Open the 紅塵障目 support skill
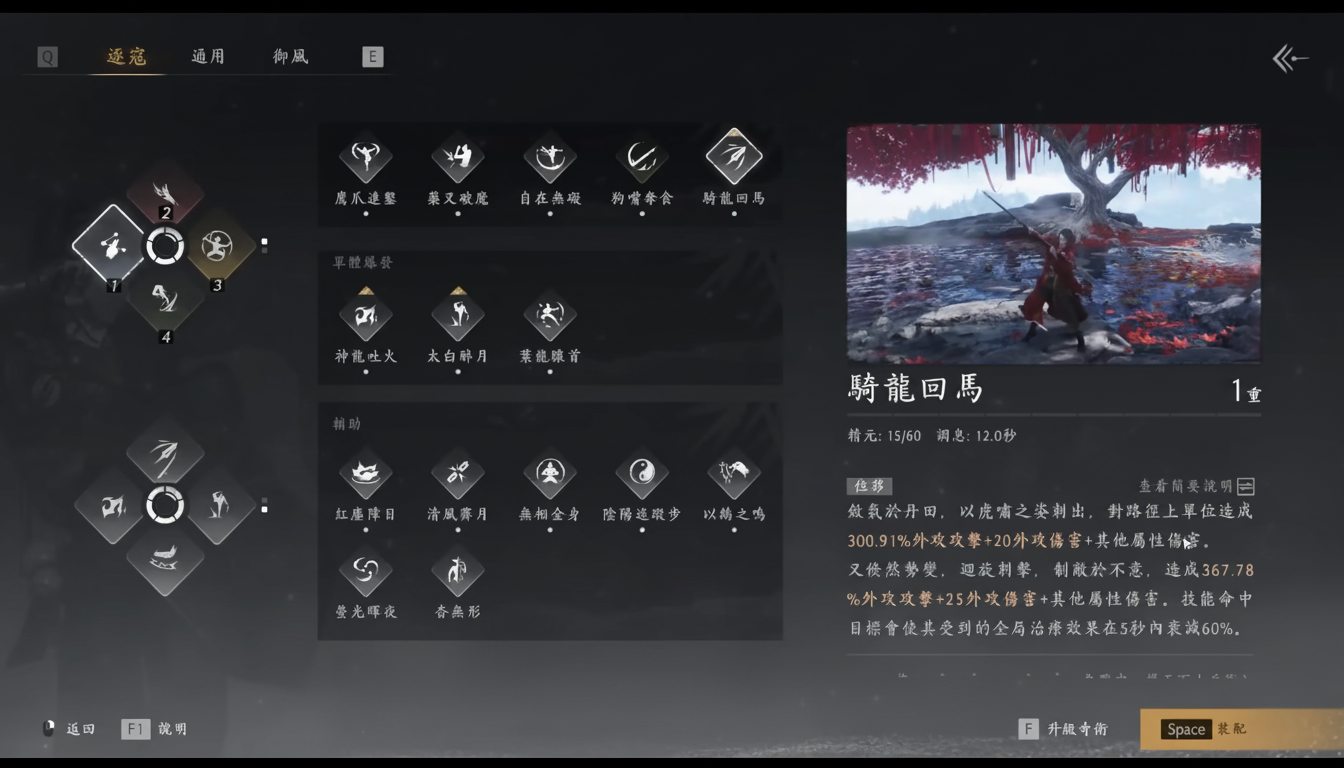 click(366, 476)
